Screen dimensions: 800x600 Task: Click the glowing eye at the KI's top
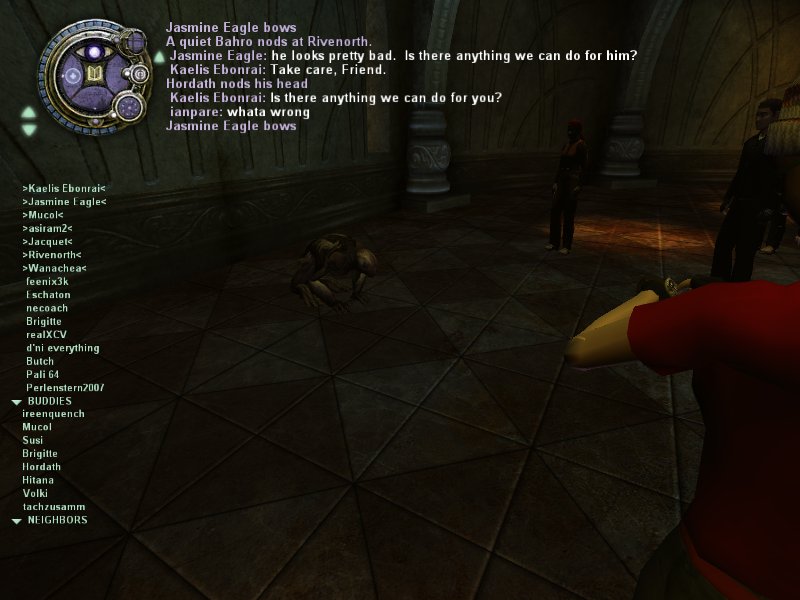pos(96,51)
